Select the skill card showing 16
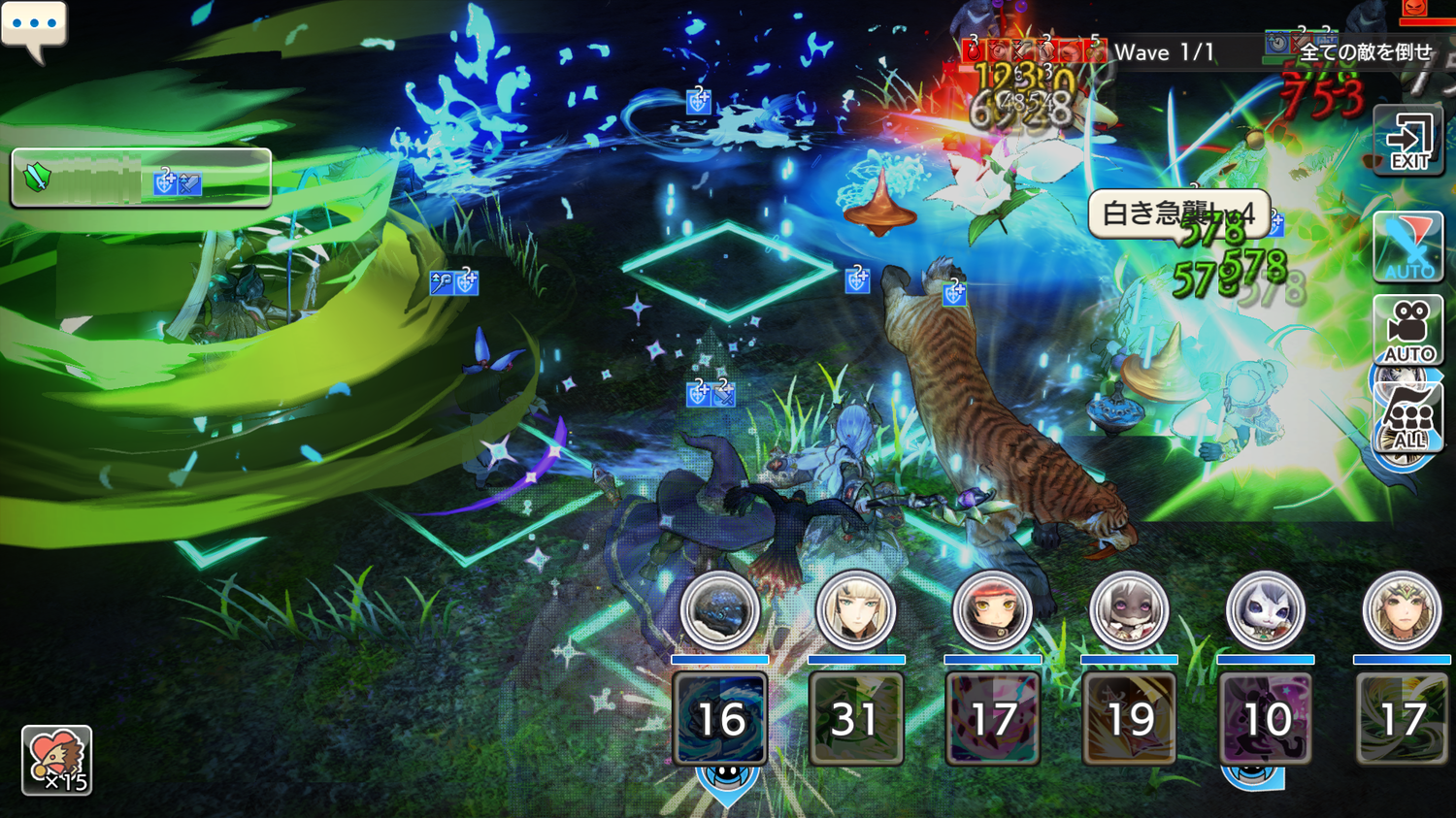1456x818 pixels. pos(720,719)
